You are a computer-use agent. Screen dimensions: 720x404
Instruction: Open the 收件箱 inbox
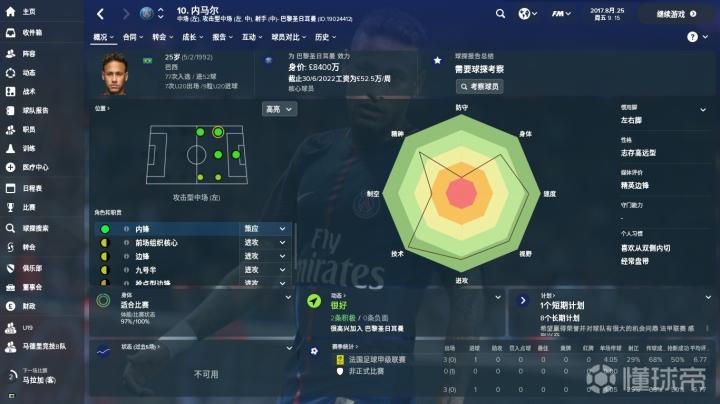click(31, 32)
